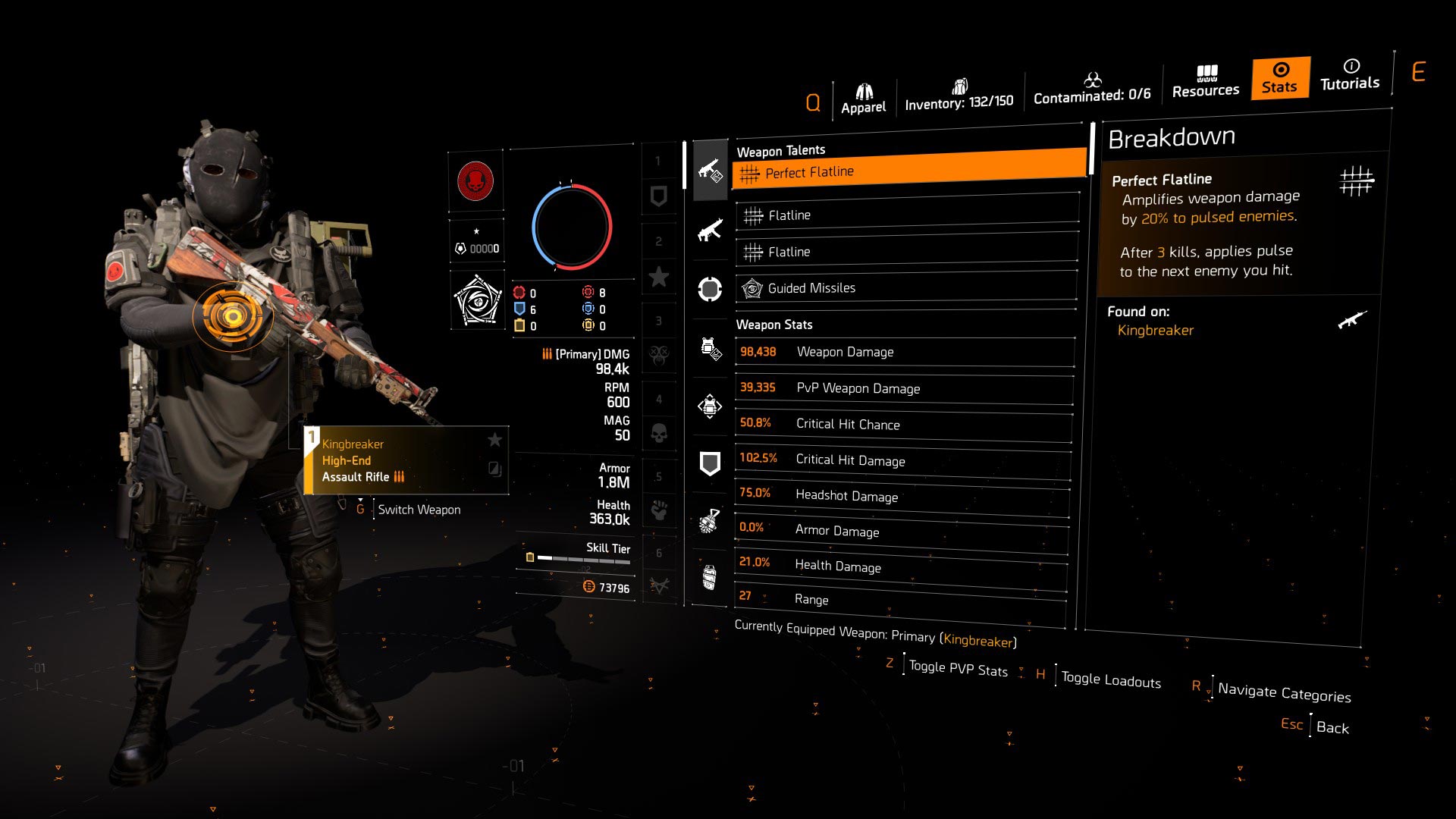Select the primary weapon slot icon

coord(710,171)
